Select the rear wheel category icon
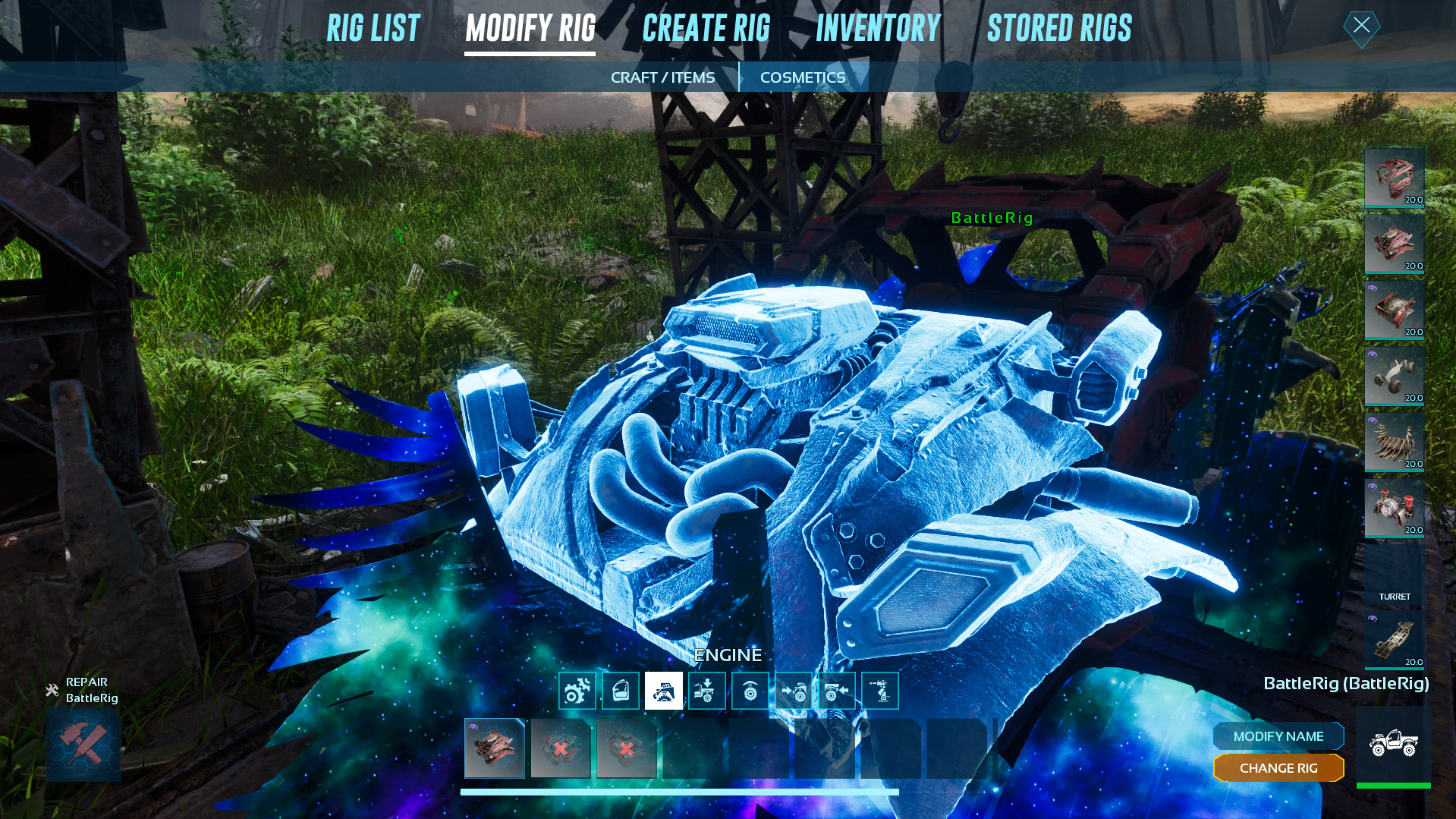 836,690
